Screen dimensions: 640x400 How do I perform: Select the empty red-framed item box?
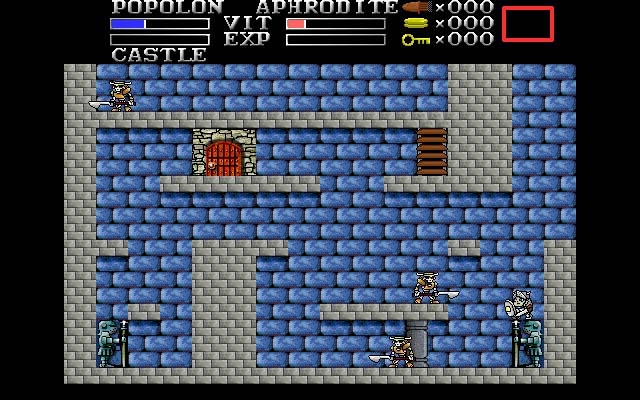[x=527, y=24]
